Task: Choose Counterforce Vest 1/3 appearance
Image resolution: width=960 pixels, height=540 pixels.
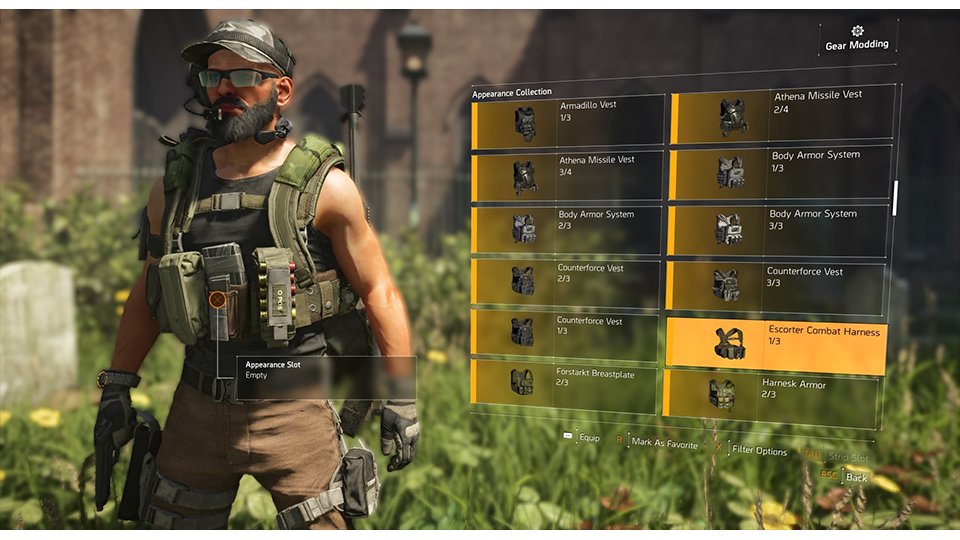Action: [x=566, y=333]
